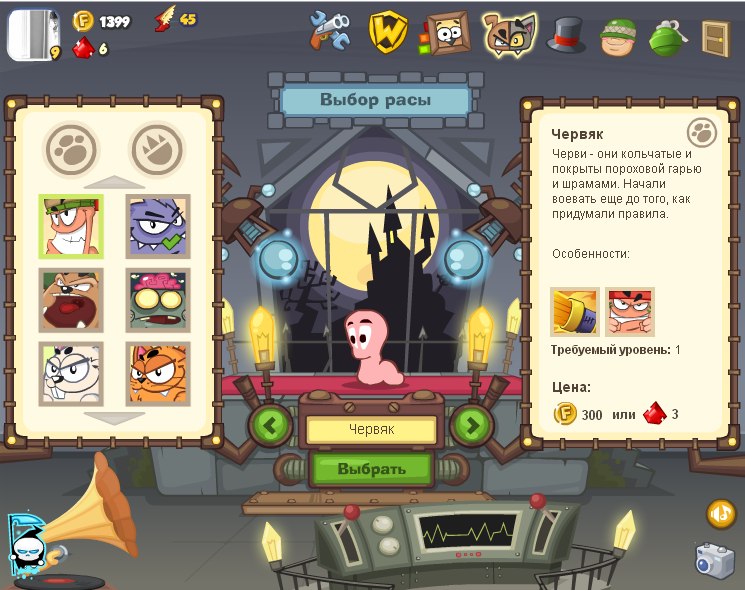Select the worm race portrait
Image resolution: width=745 pixels, height=590 pixels.
(71, 226)
